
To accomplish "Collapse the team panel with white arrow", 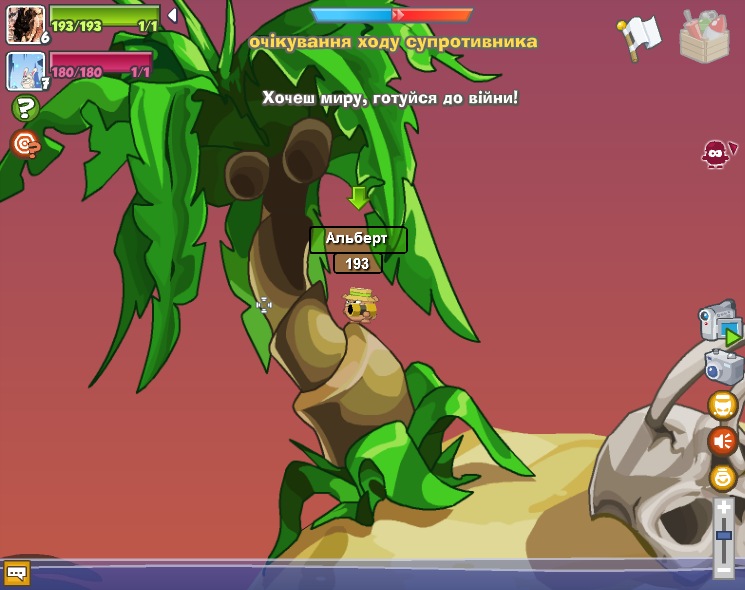I will (x=172, y=15).
